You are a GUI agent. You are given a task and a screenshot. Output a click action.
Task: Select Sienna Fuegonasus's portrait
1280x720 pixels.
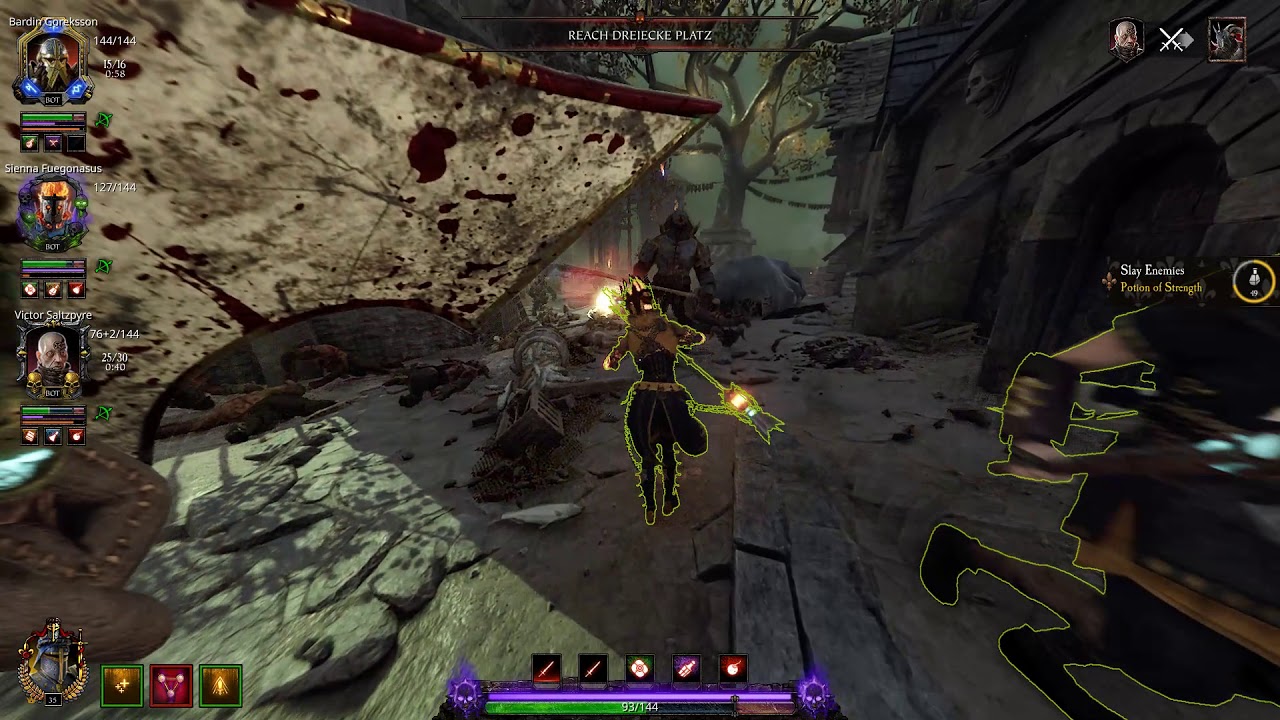point(53,212)
